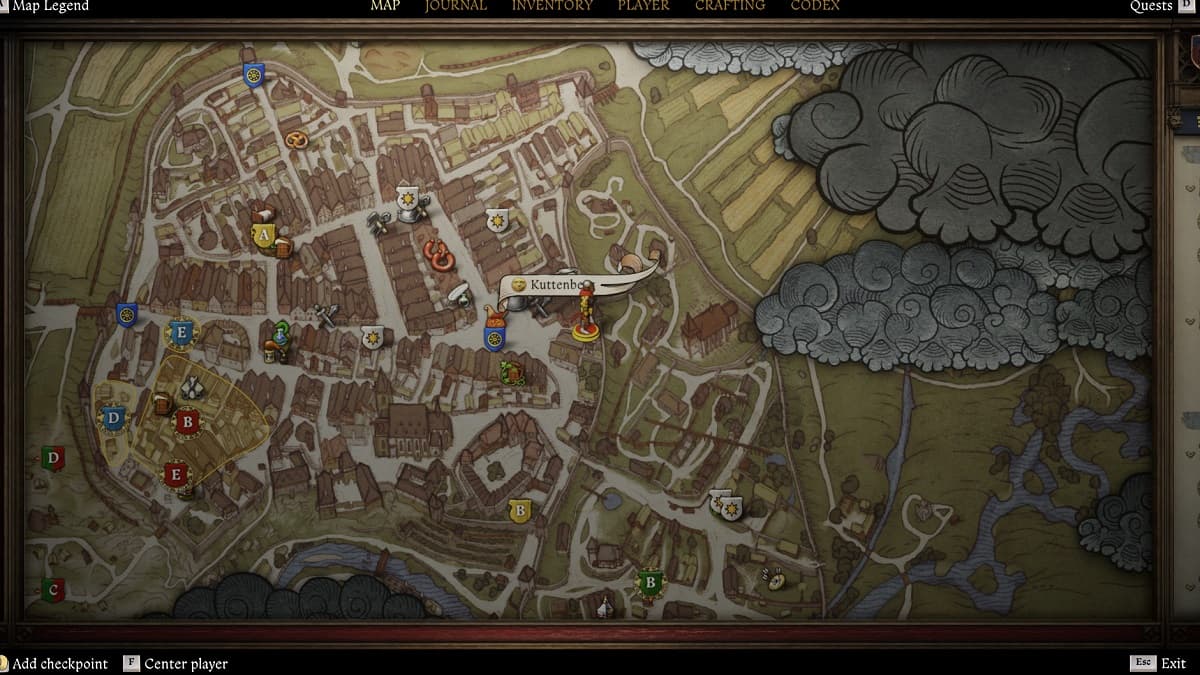Open the Crafting tab
Viewport: 1200px width, 675px height.
click(x=730, y=6)
